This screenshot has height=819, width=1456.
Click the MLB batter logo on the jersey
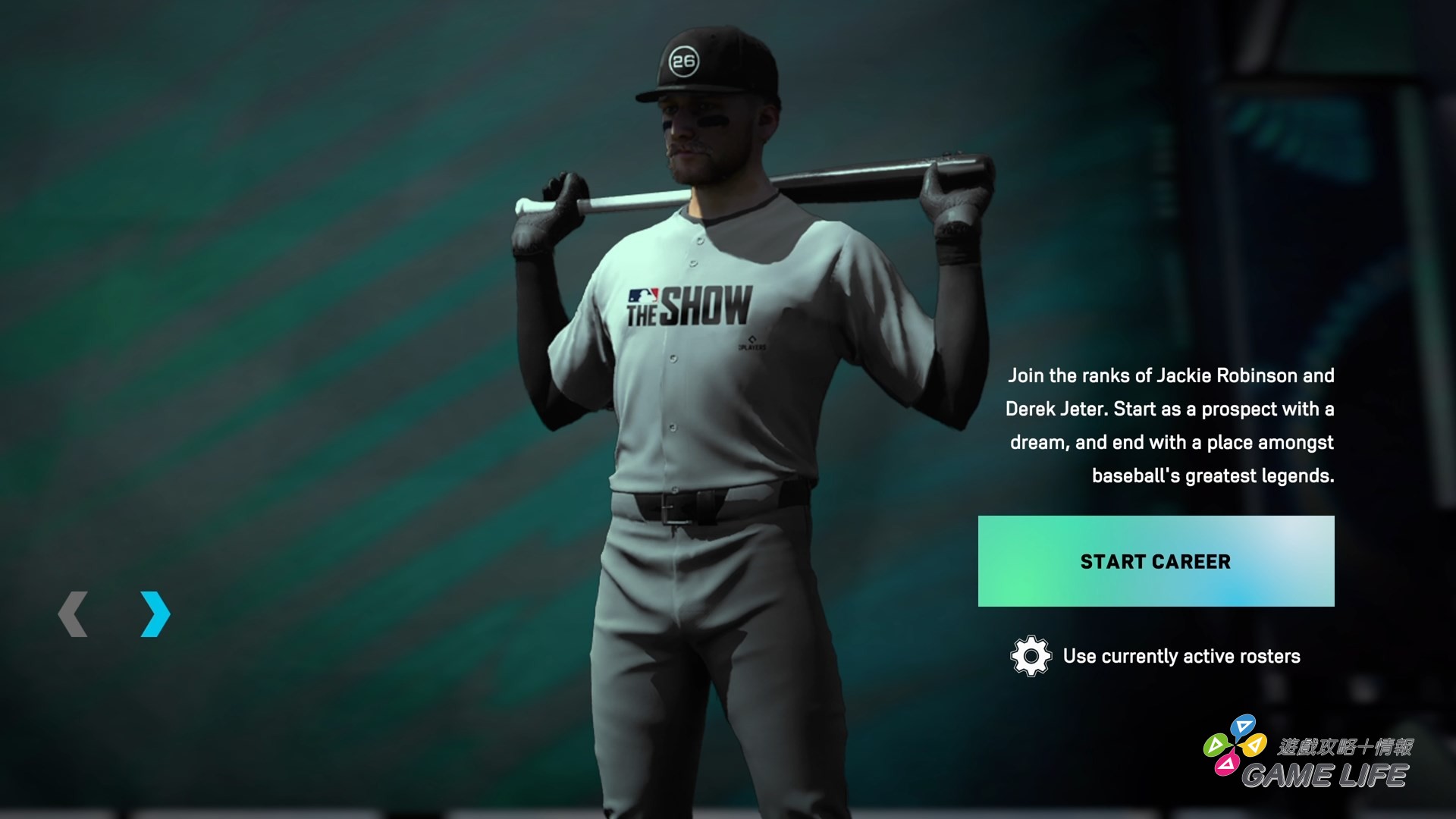[x=643, y=294]
